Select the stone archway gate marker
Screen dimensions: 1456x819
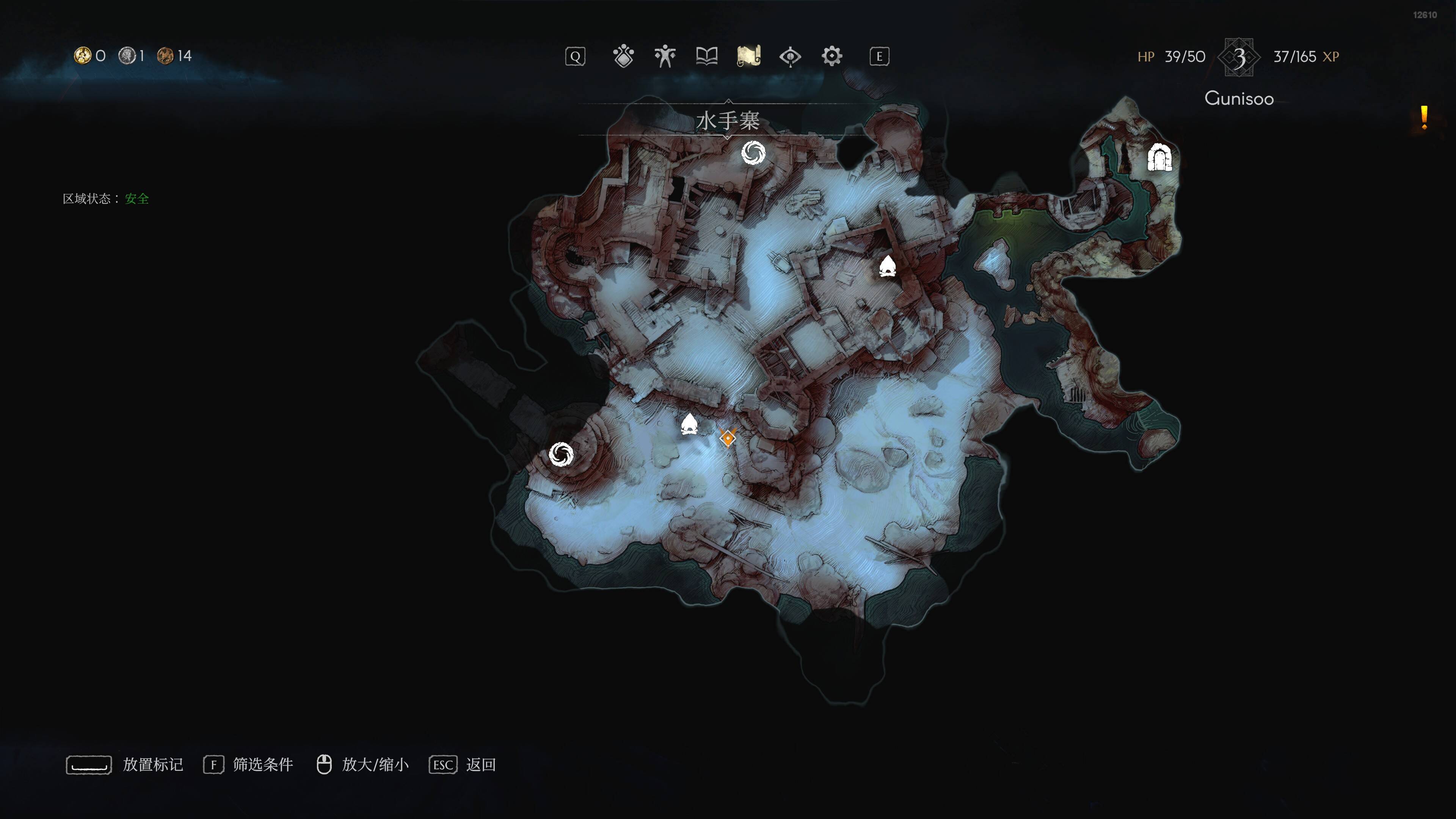coord(1159,158)
